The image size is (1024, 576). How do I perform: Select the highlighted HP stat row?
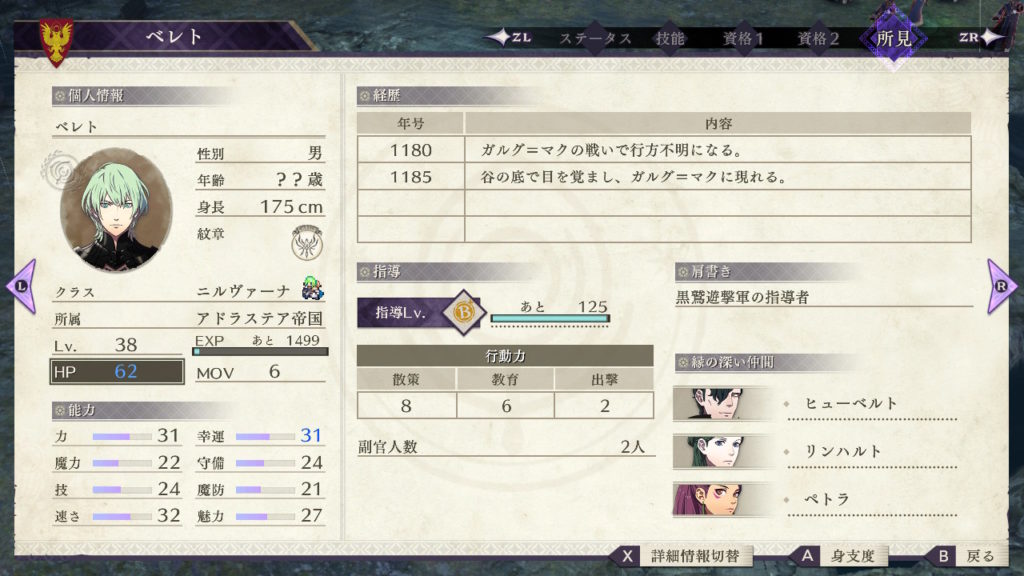[x=117, y=372]
